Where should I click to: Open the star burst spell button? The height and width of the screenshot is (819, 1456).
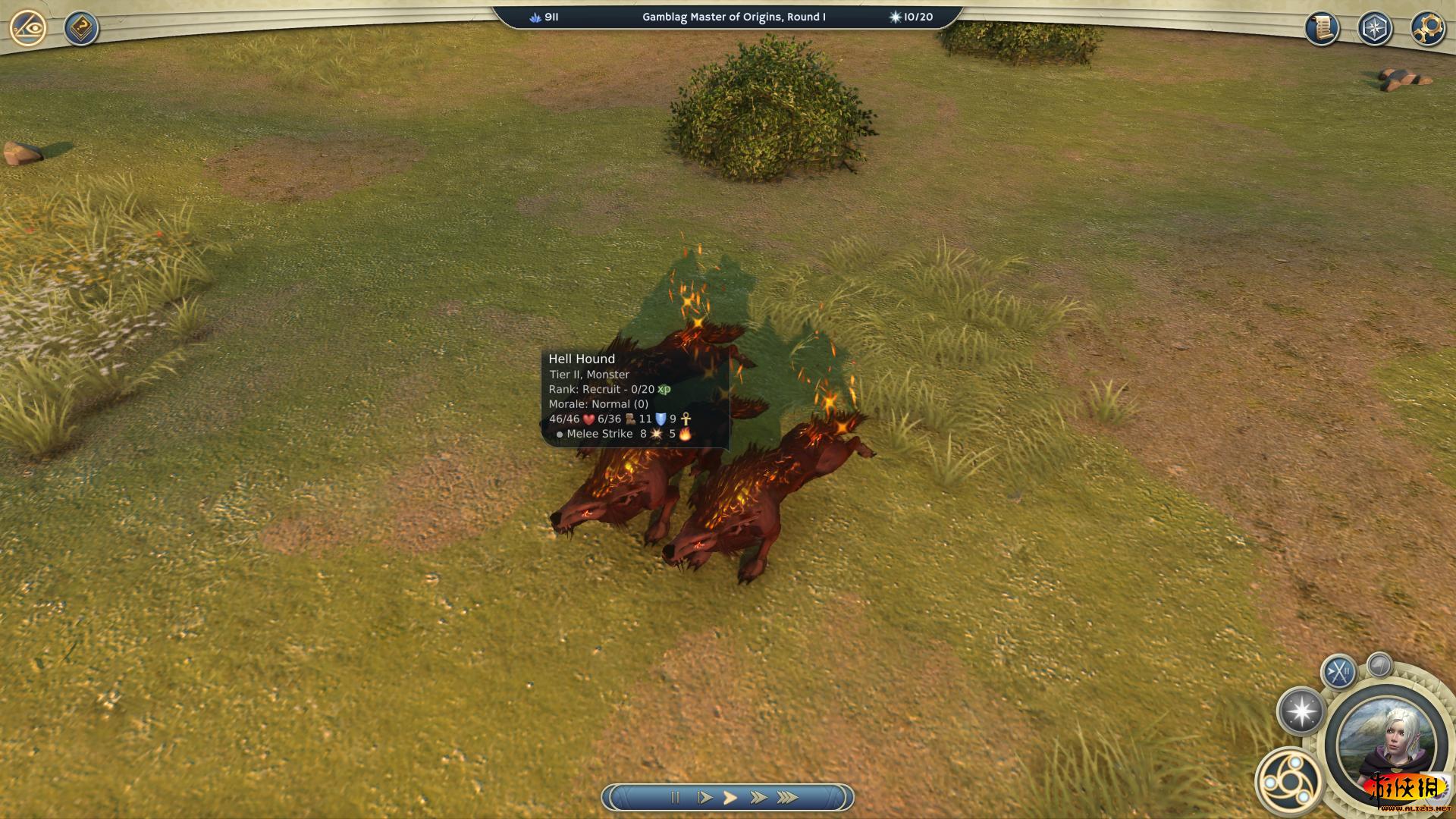[x=1301, y=711]
